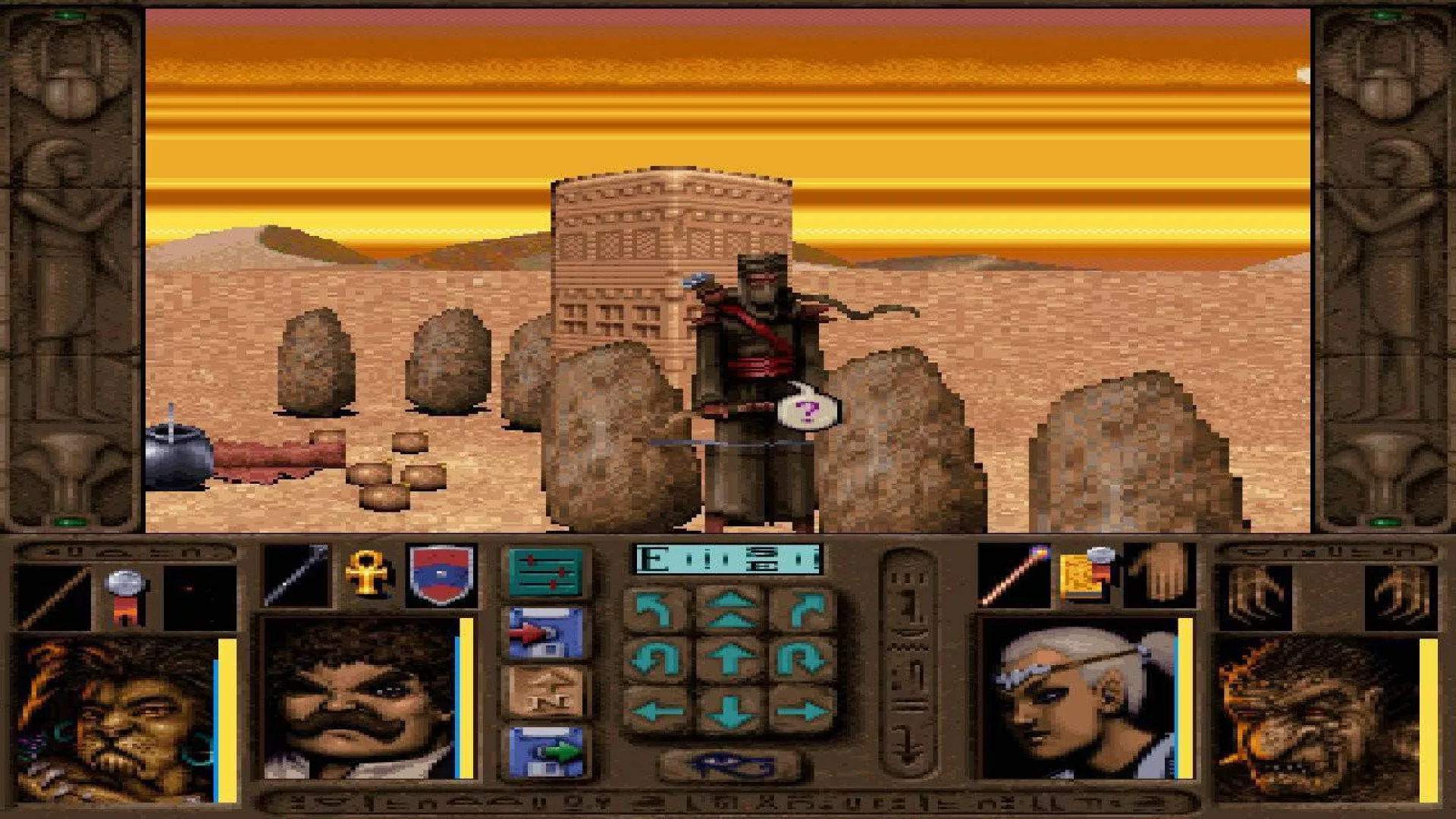Click the upper-left curved arrow
The height and width of the screenshot is (819, 1456).
pos(657,609)
